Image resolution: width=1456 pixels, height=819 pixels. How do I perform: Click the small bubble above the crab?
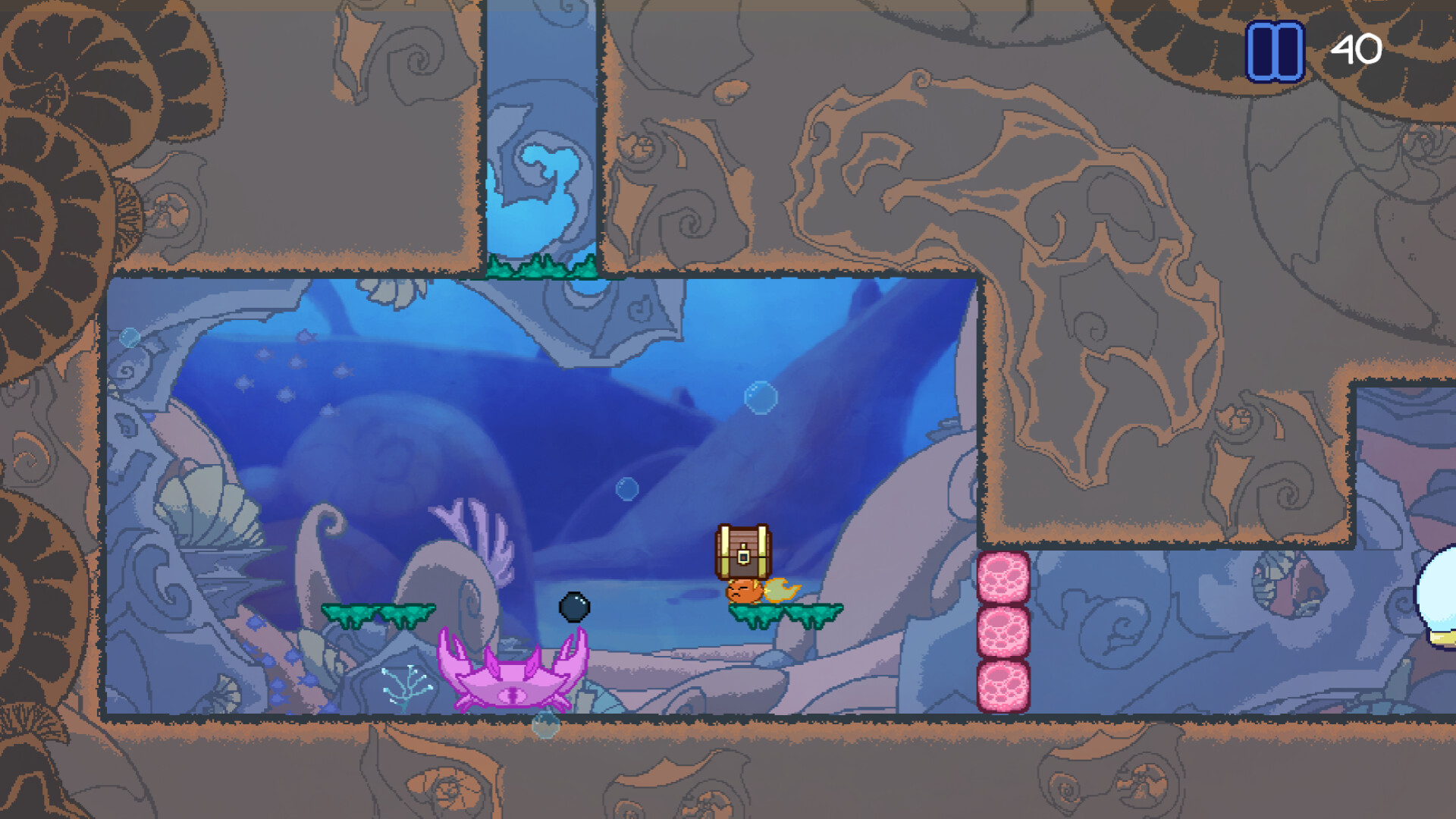click(x=626, y=490)
